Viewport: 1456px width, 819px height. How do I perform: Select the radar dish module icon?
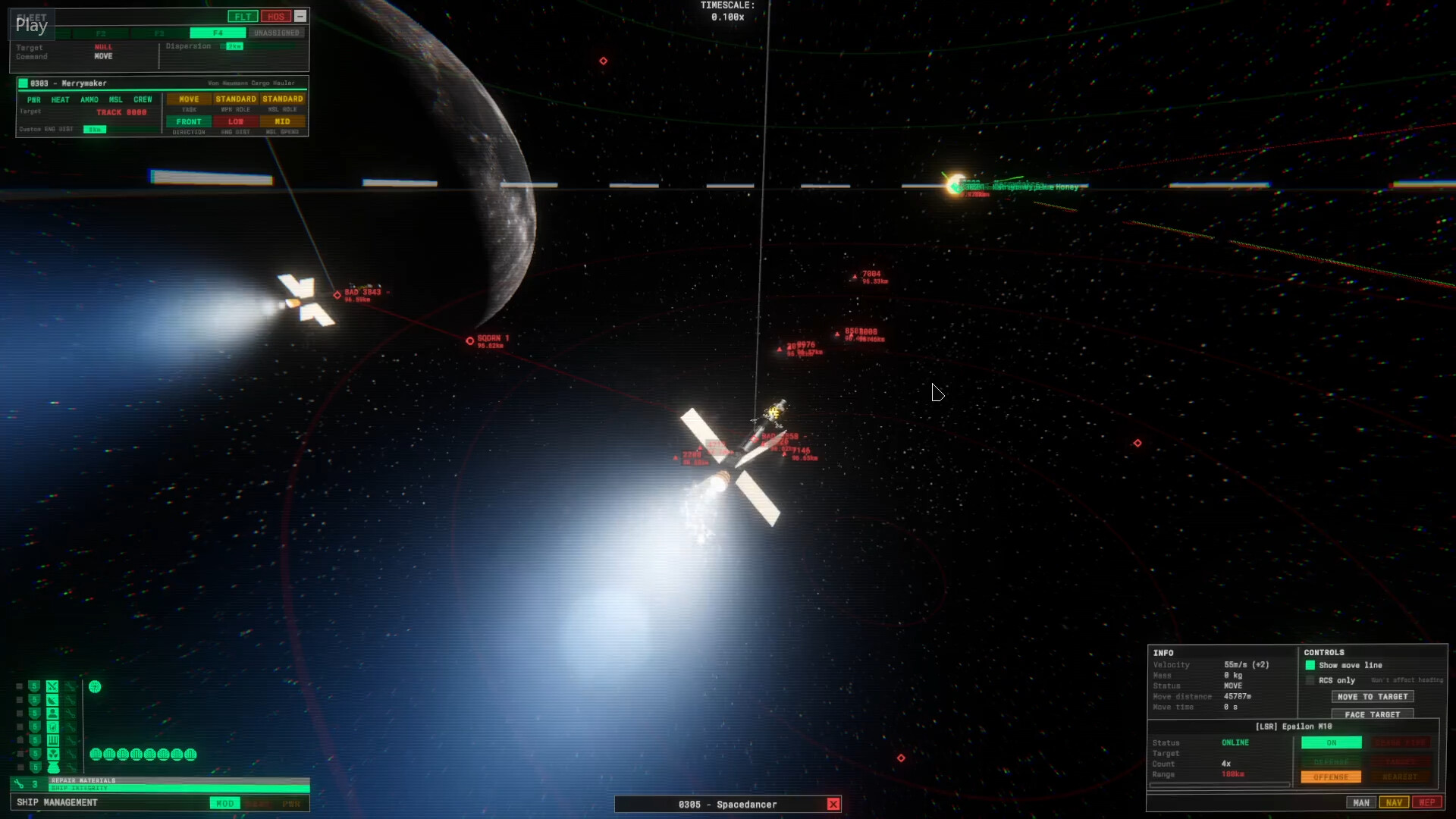pyautogui.click(x=52, y=700)
